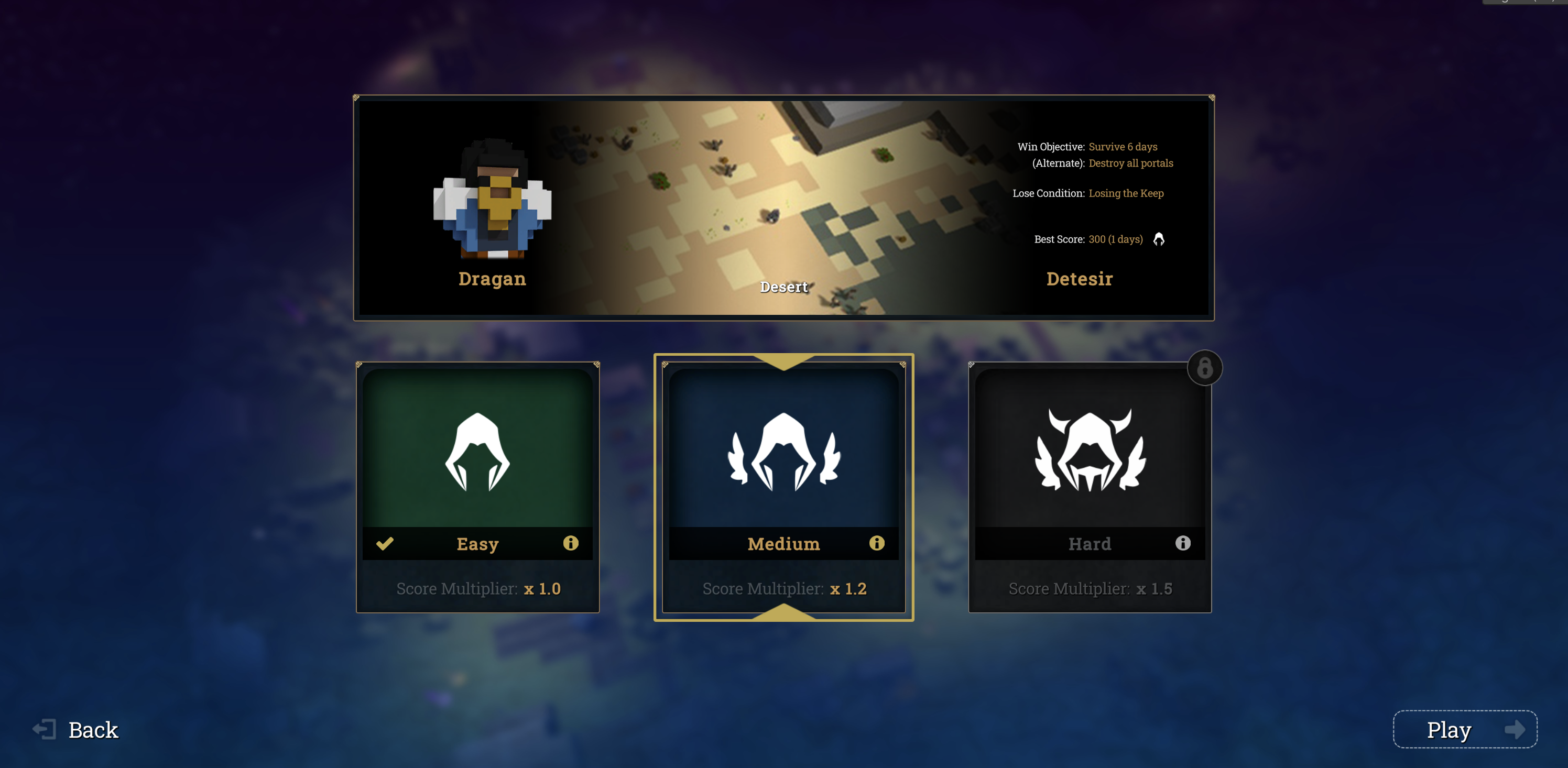Click the back arrow icon
The image size is (1568, 768).
(46, 728)
